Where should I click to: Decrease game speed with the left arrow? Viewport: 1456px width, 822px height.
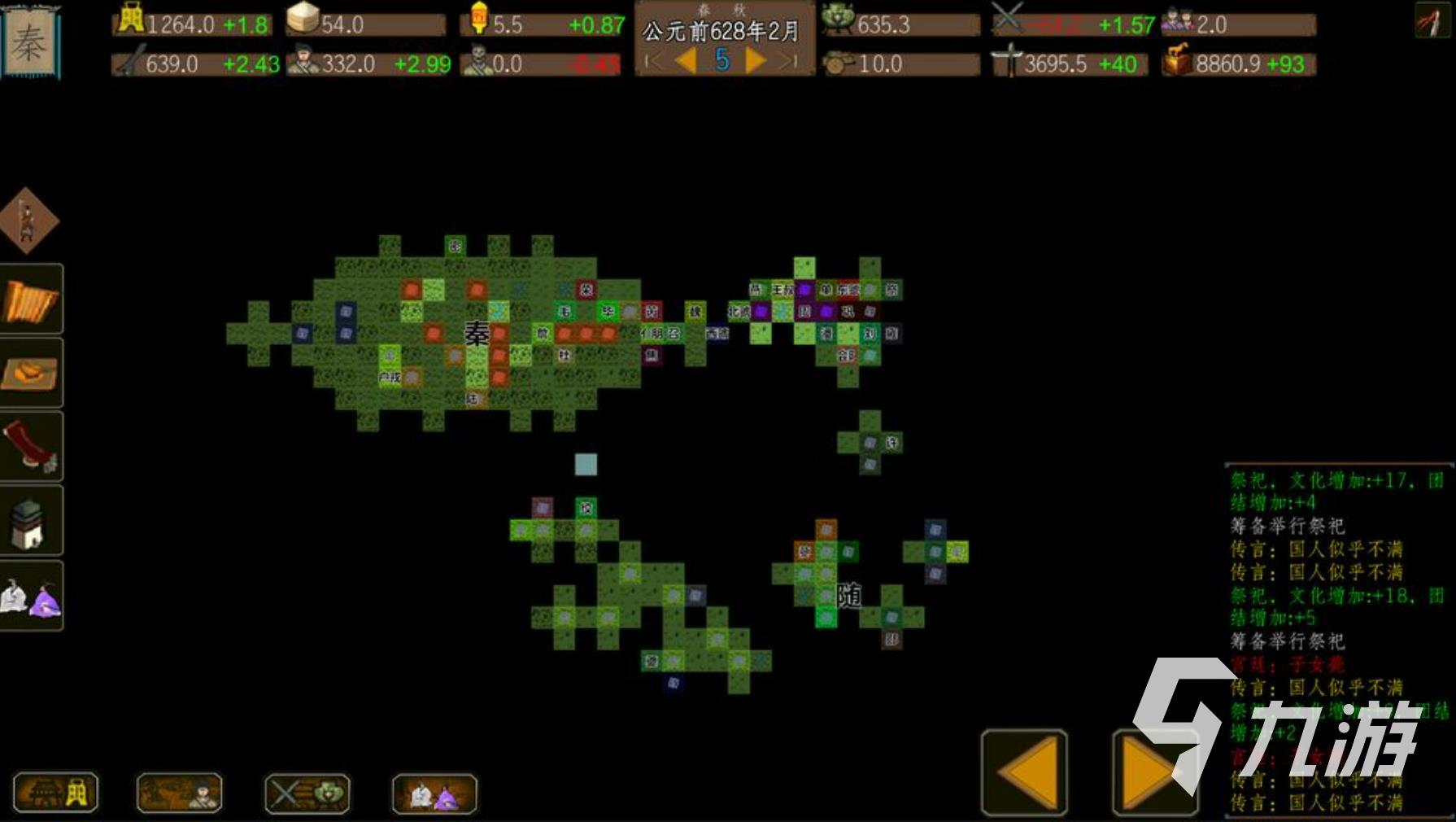click(687, 60)
